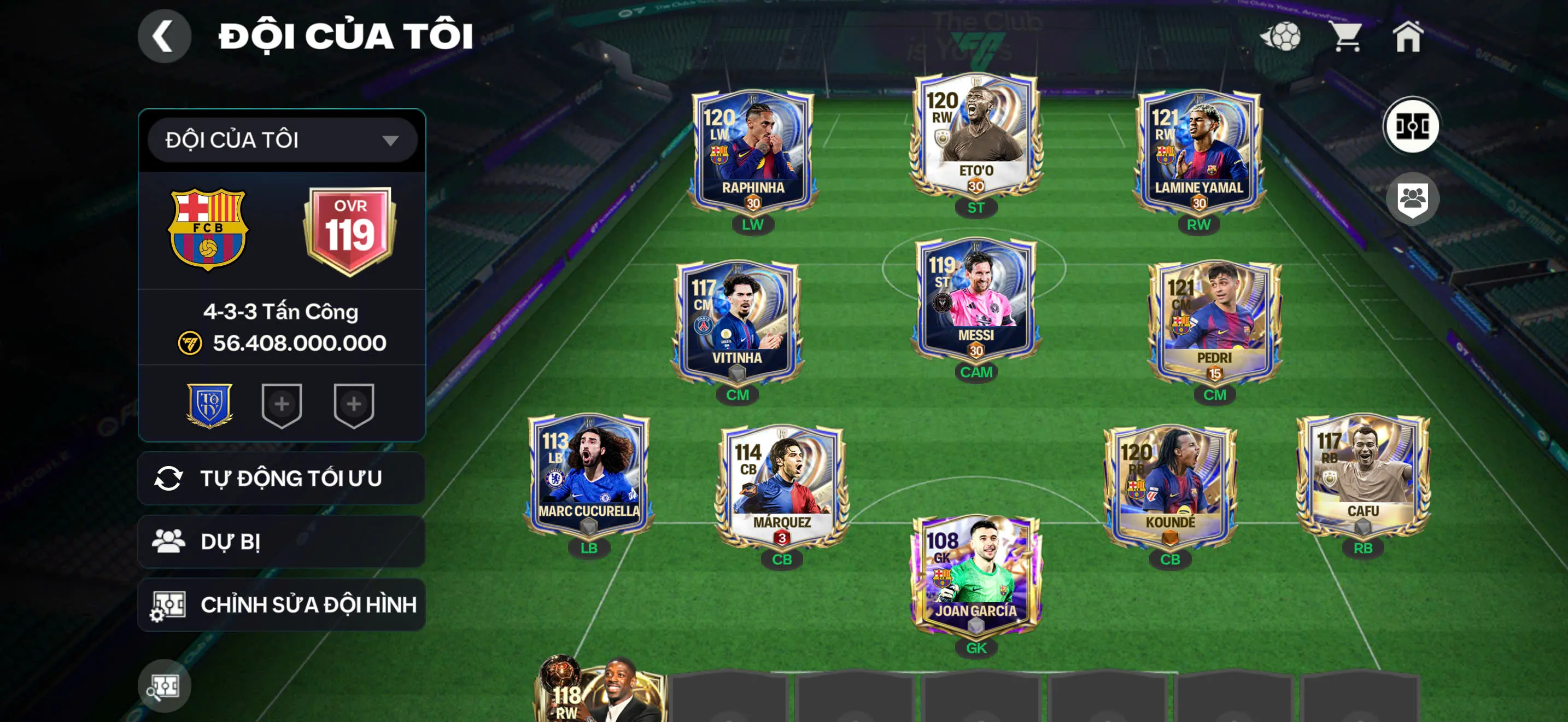The height and width of the screenshot is (722, 1568).
Task: Select the Raphinha LW card
Action: (752, 152)
